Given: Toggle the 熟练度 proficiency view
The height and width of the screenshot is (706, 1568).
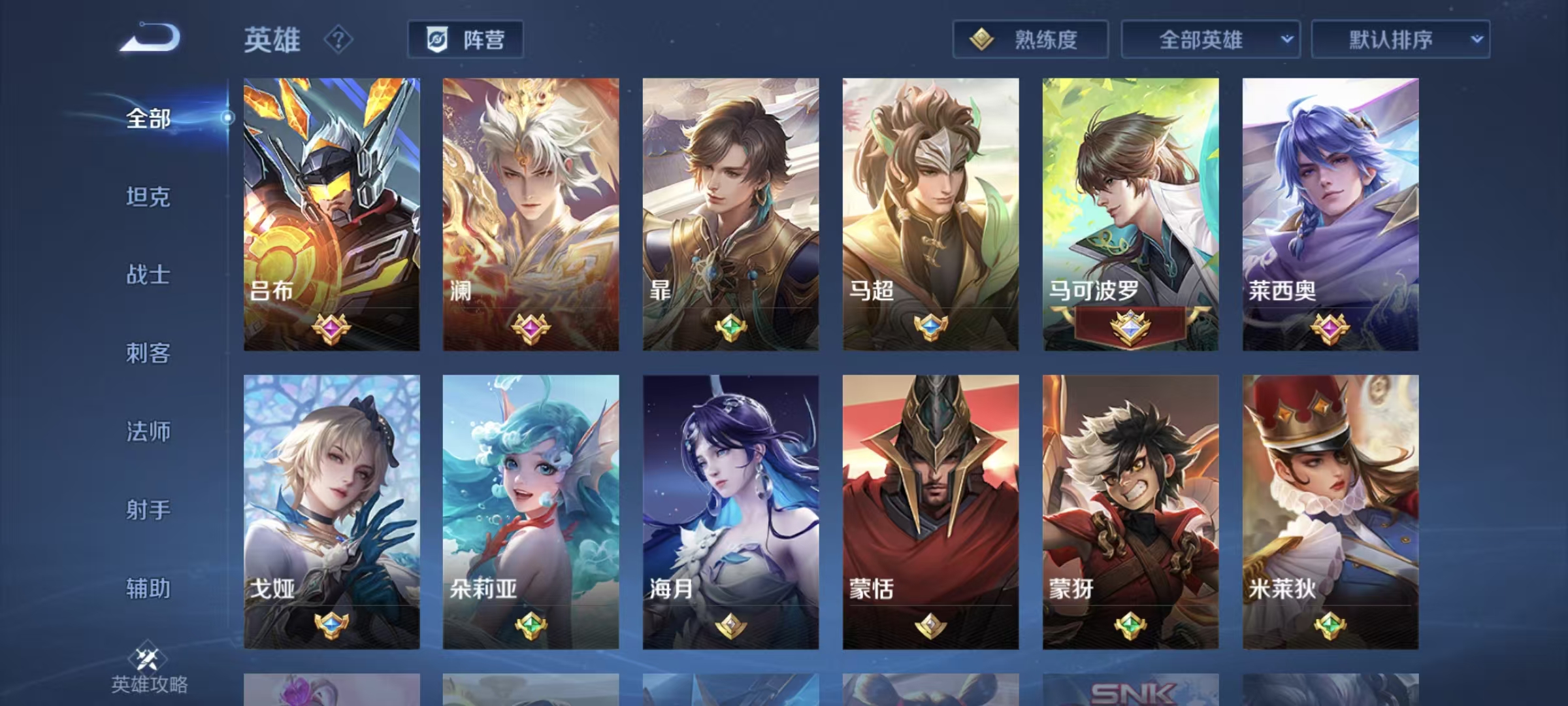Looking at the screenshot, I should [x=1030, y=40].
